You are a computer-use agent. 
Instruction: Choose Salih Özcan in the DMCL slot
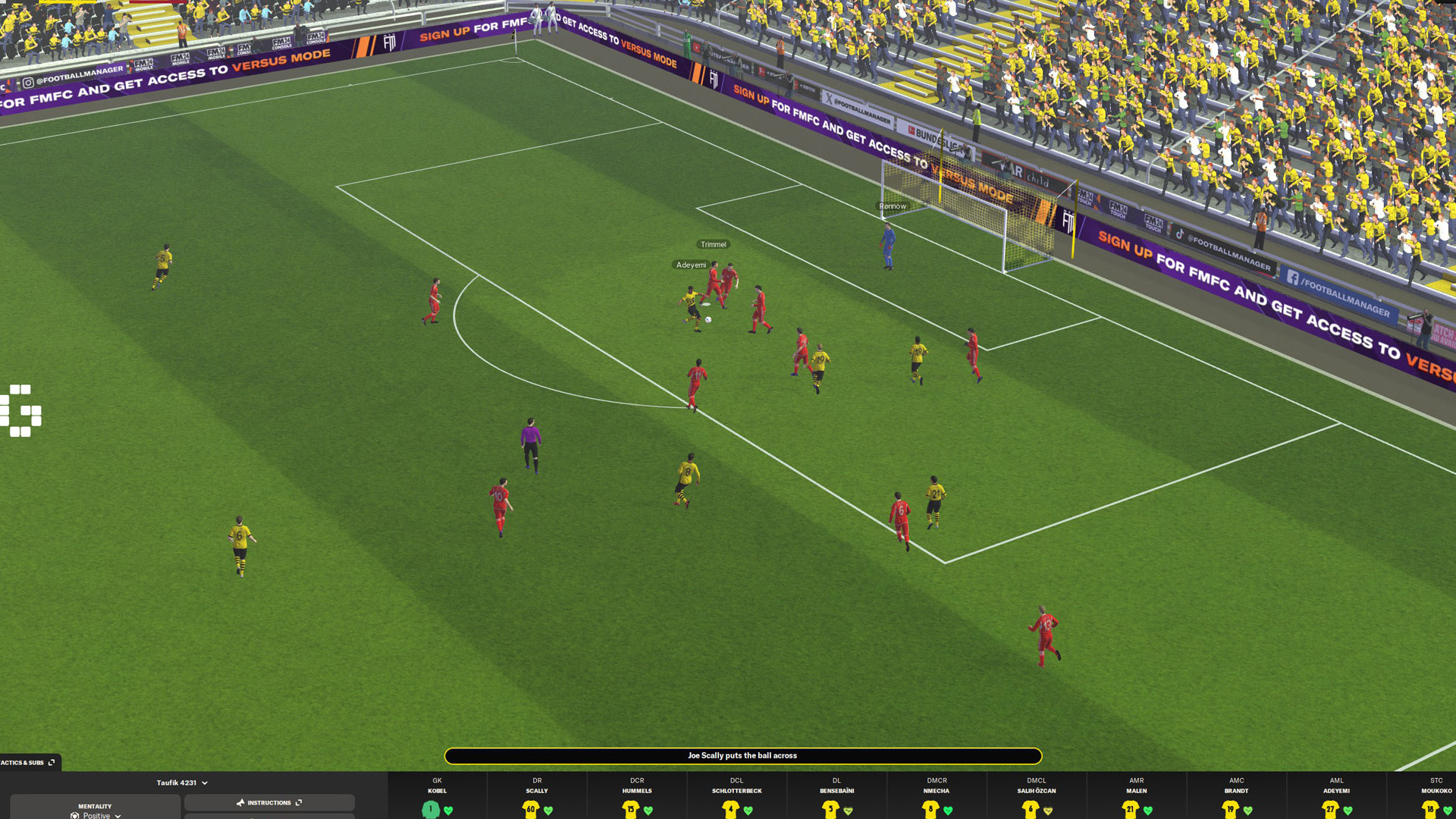1037,795
